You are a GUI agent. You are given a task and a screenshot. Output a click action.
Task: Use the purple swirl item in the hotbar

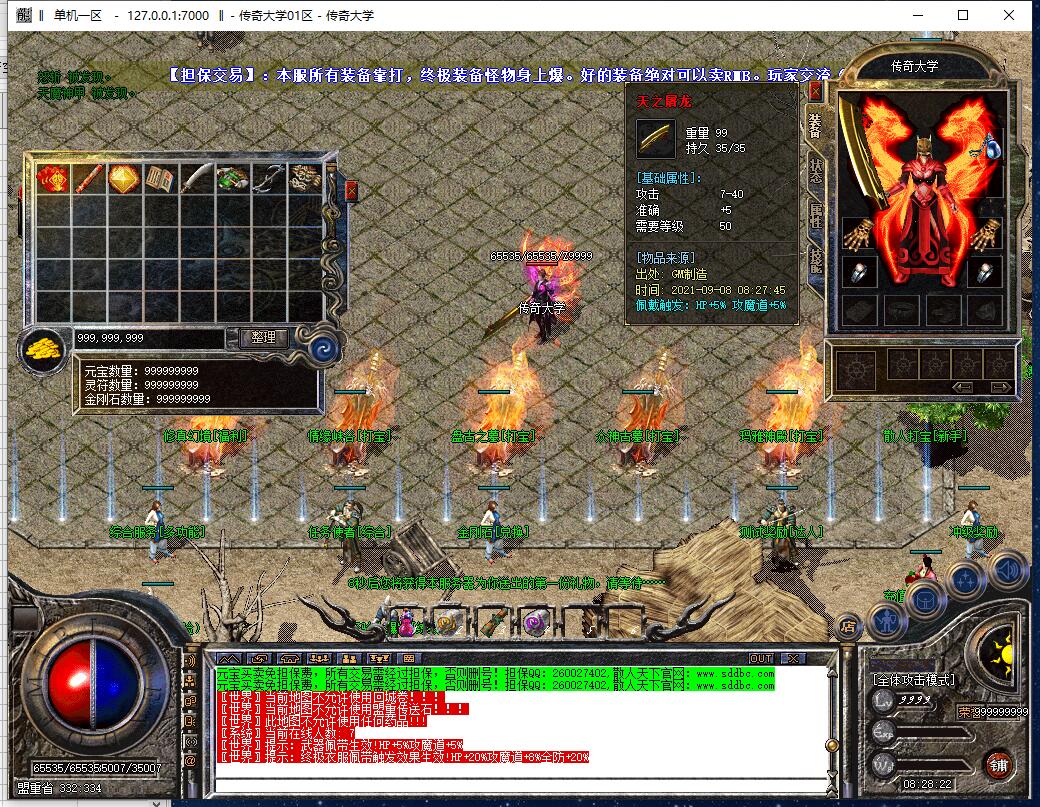pyautogui.click(x=534, y=623)
